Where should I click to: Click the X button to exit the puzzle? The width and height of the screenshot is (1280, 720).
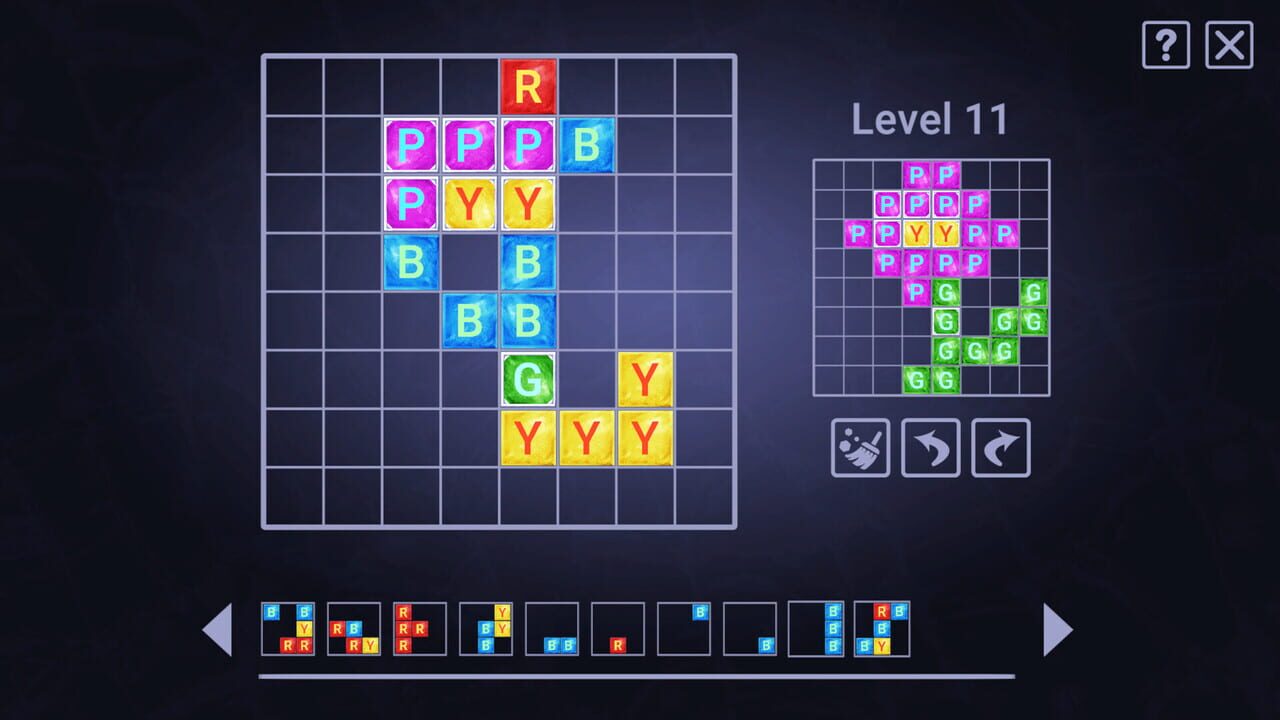pyautogui.click(x=1229, y=45)
